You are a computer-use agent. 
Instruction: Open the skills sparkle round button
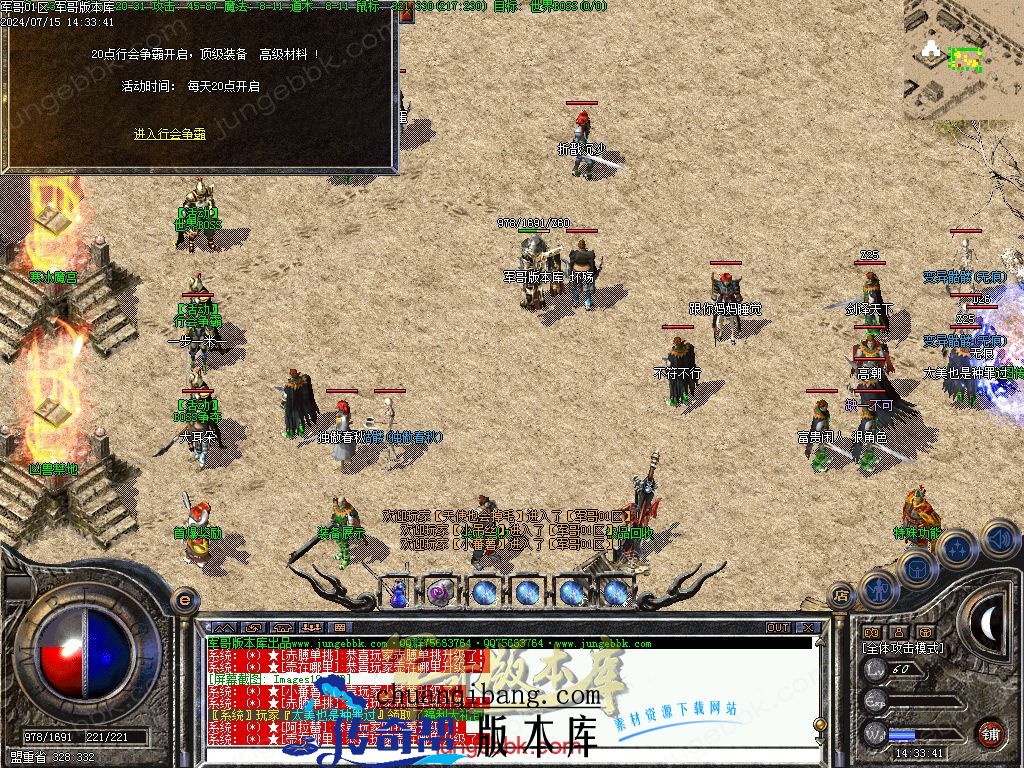click(x=957, y=548)
